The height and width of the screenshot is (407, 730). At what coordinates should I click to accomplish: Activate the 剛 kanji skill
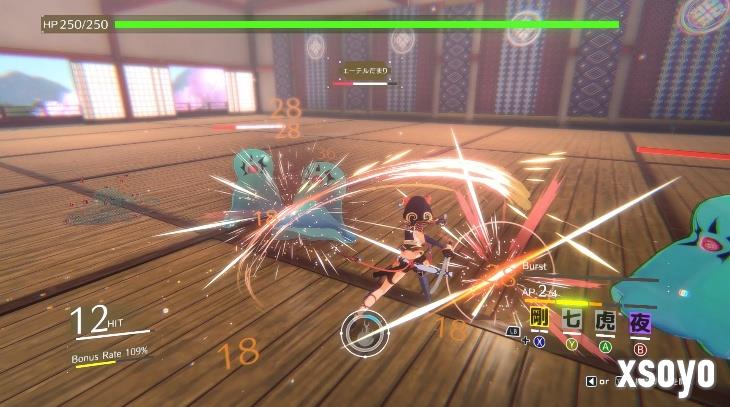540,320
